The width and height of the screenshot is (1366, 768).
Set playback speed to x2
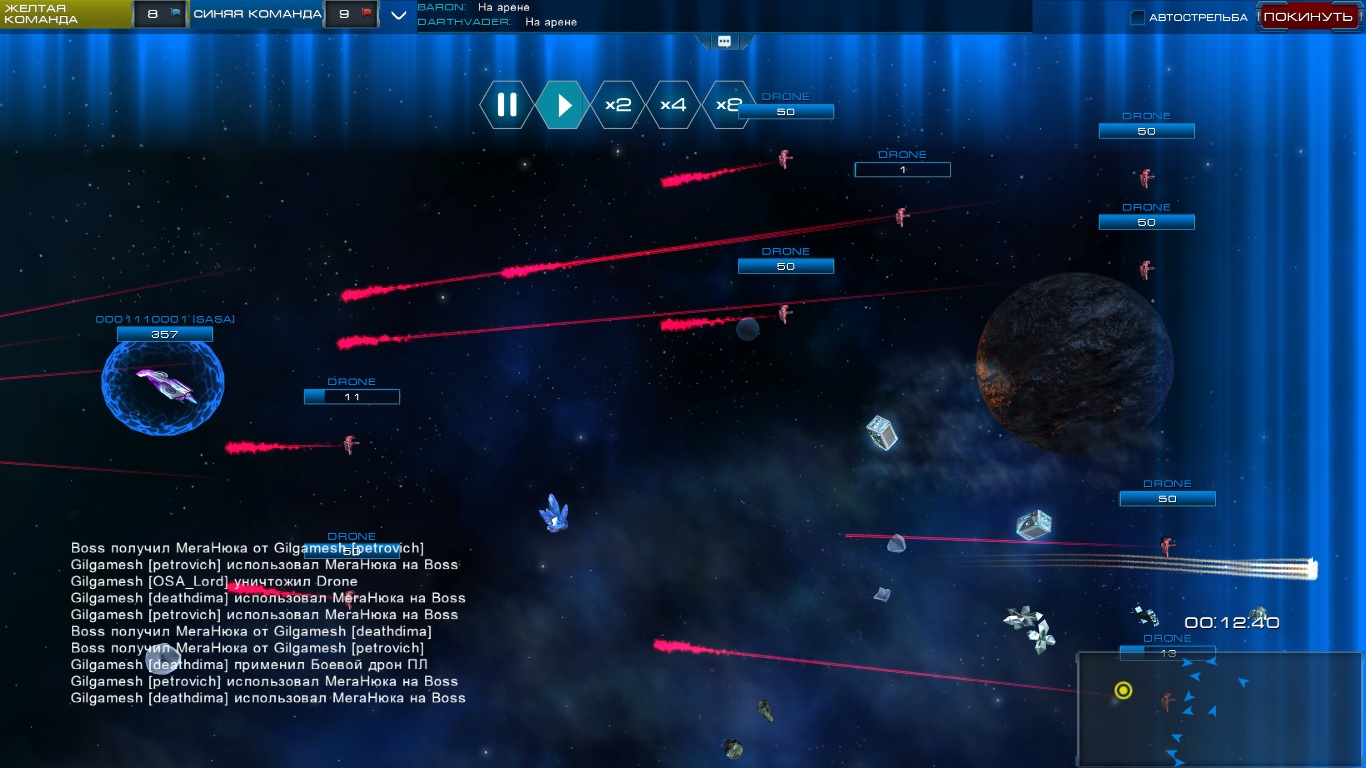point(618,105)
